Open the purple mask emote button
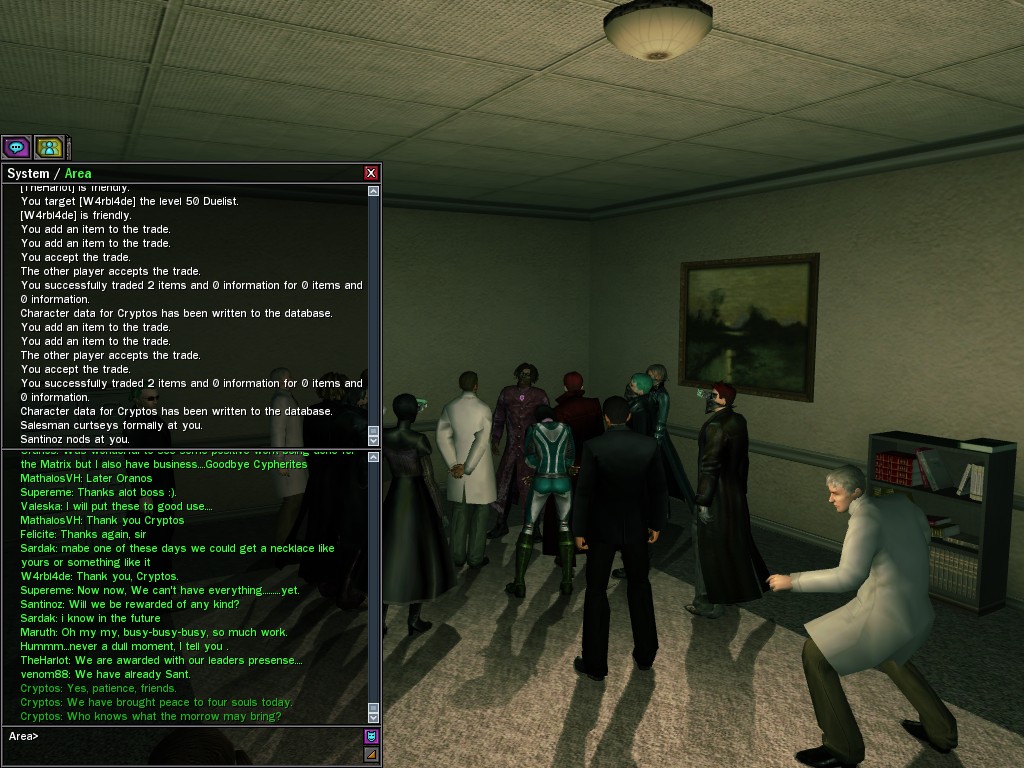1024x768 pixels. click(371, 737)
